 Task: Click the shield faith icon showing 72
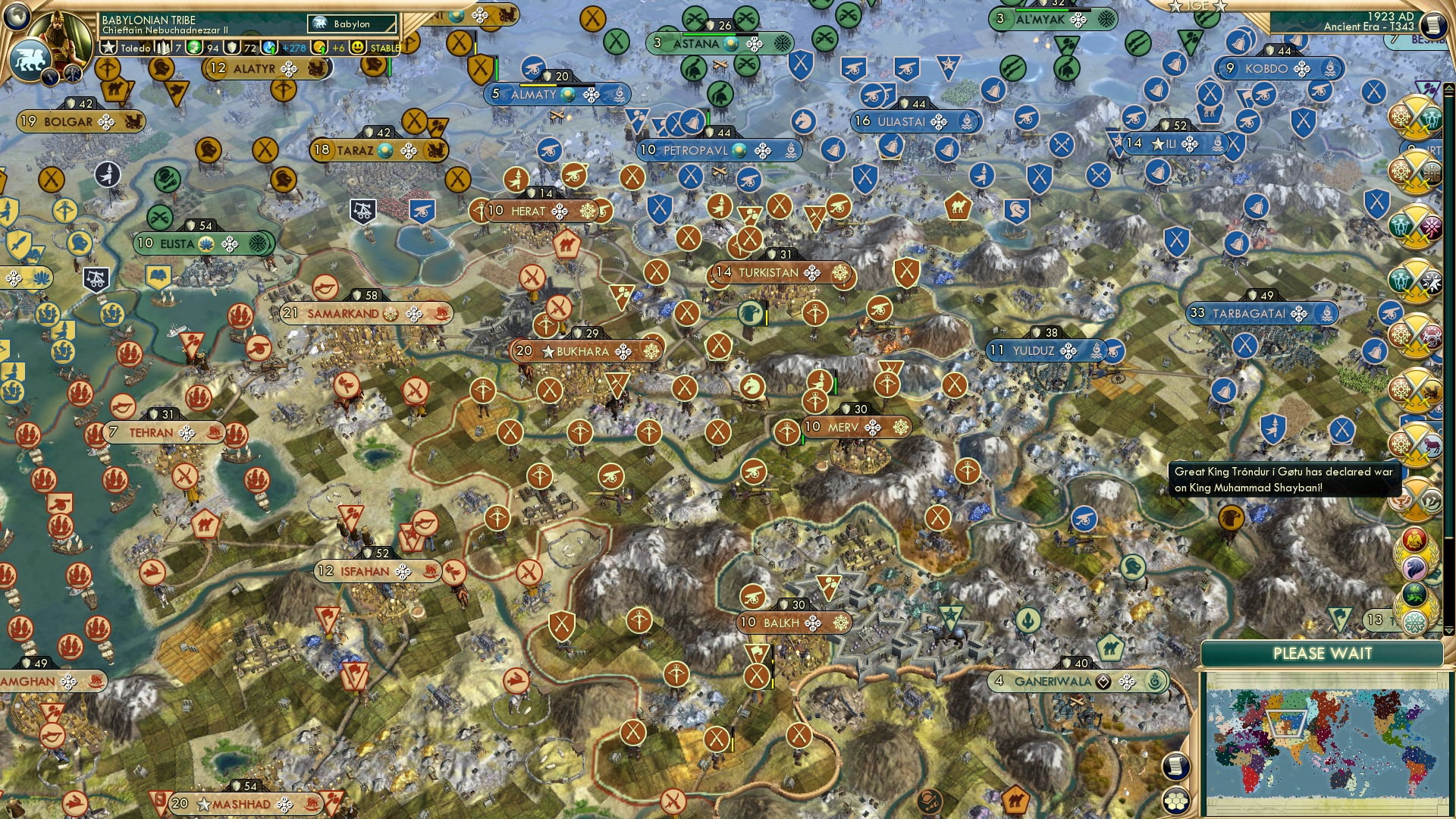(x=231, y=47)
